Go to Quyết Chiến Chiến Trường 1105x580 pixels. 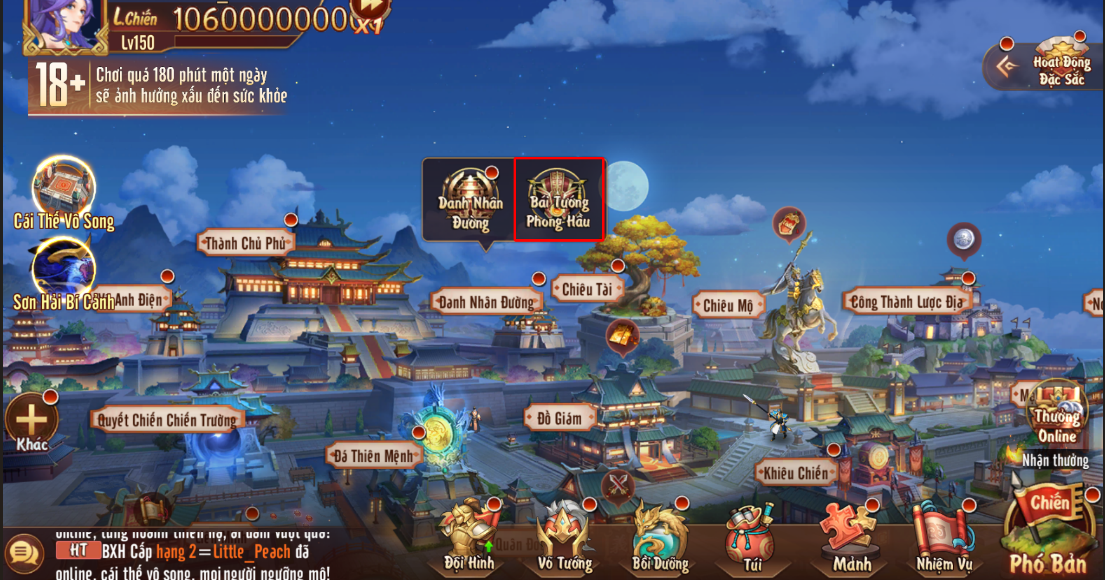(167, 420)
